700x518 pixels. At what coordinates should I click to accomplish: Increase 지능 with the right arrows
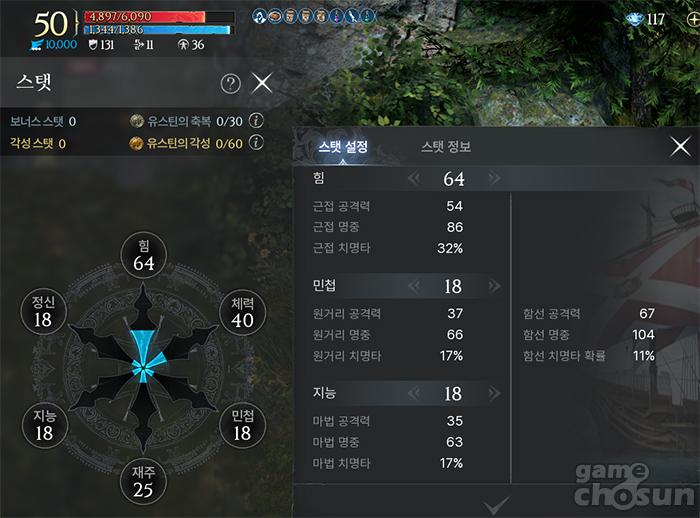pyautogui.click(x=493, y=395)
